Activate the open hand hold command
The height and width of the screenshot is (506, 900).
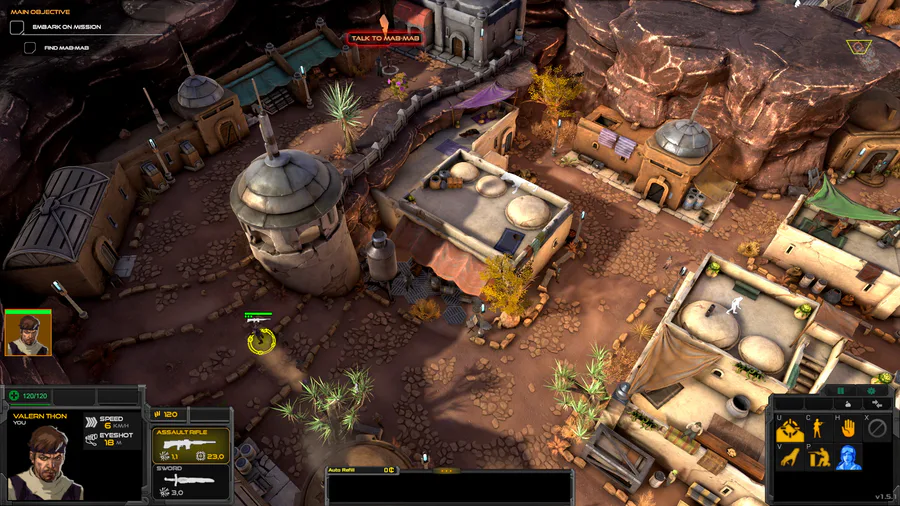tap(847, 428)
